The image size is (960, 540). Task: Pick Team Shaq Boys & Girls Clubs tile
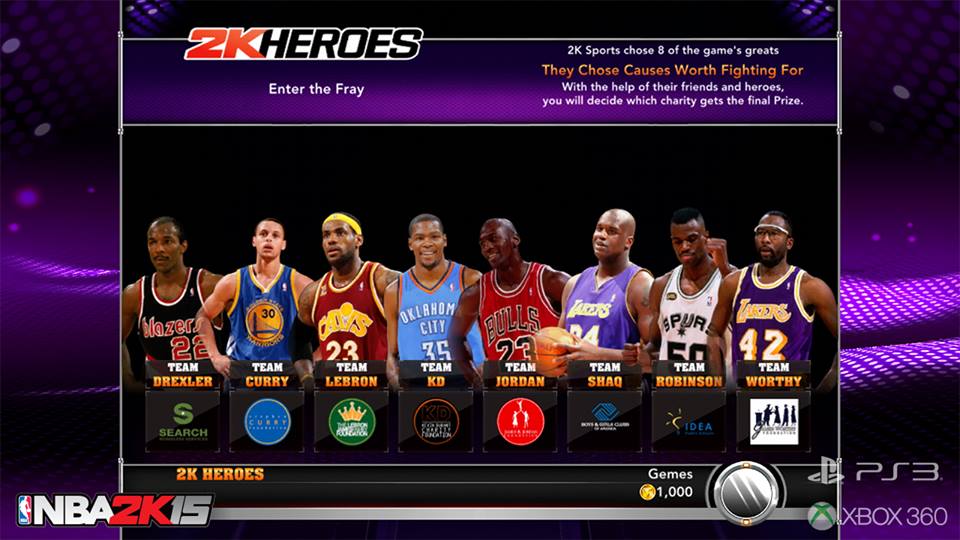tap(605, 421)
